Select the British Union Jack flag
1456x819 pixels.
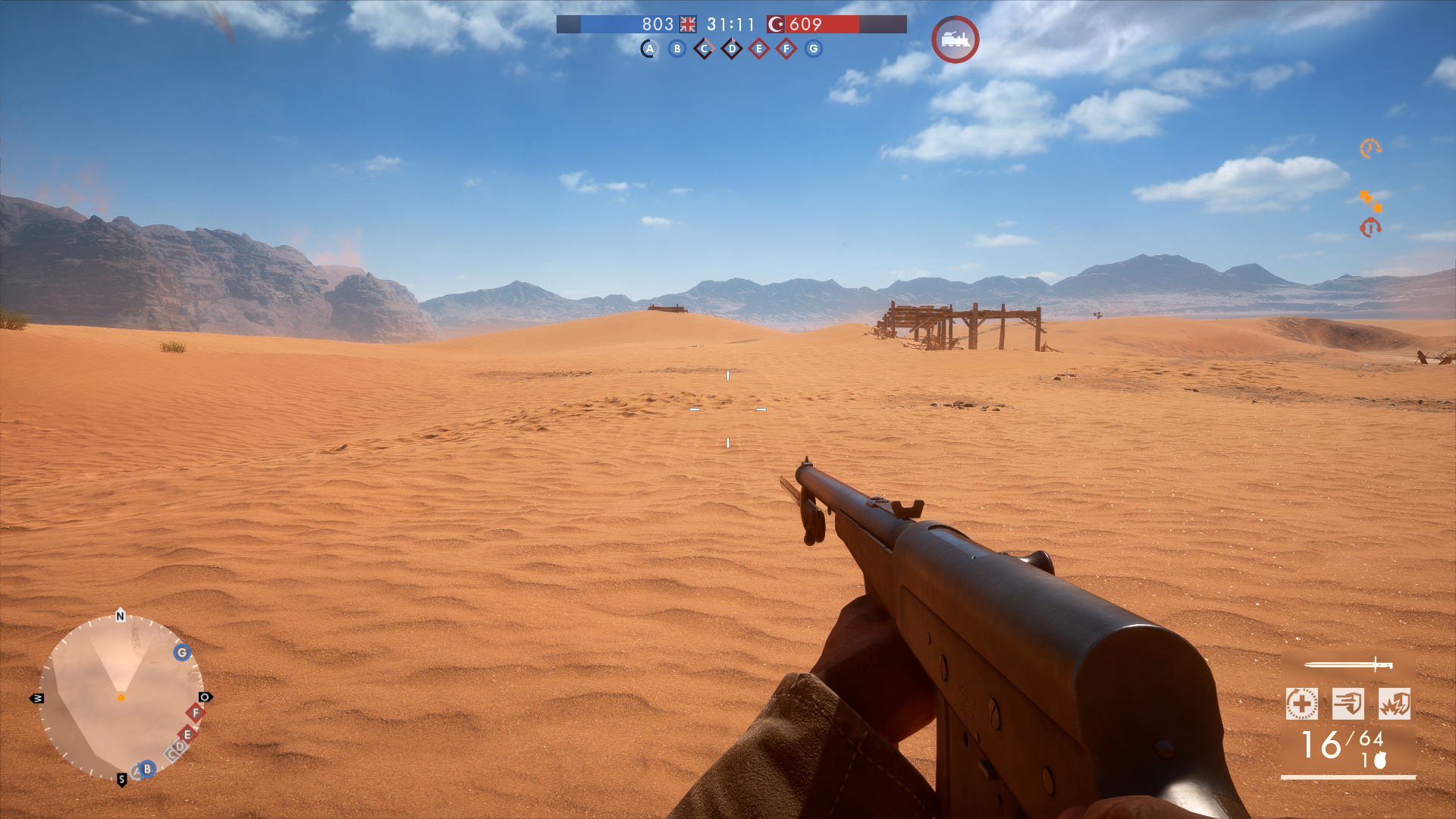click(x=689, y=24)
